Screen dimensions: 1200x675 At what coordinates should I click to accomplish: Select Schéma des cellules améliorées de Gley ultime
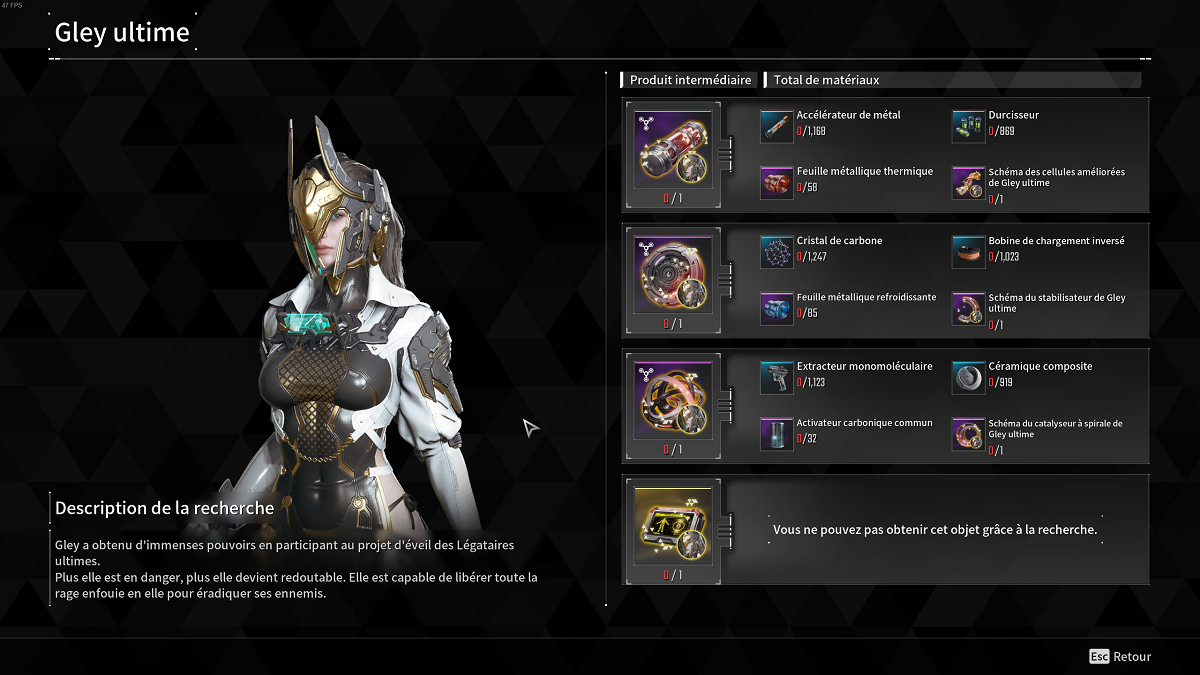968,182
